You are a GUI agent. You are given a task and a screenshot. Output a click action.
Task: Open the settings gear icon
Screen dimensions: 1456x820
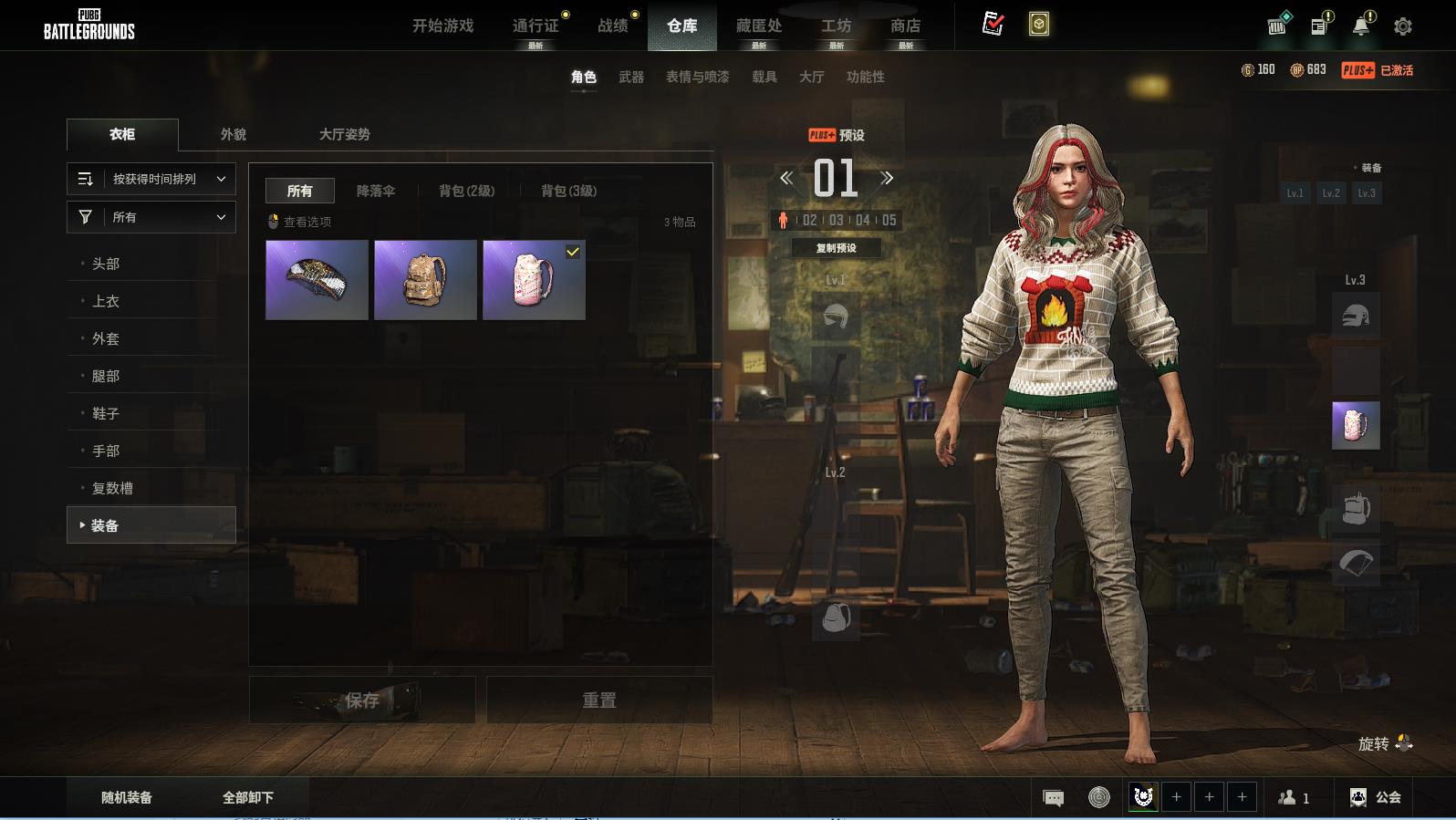pos(1402,26)
